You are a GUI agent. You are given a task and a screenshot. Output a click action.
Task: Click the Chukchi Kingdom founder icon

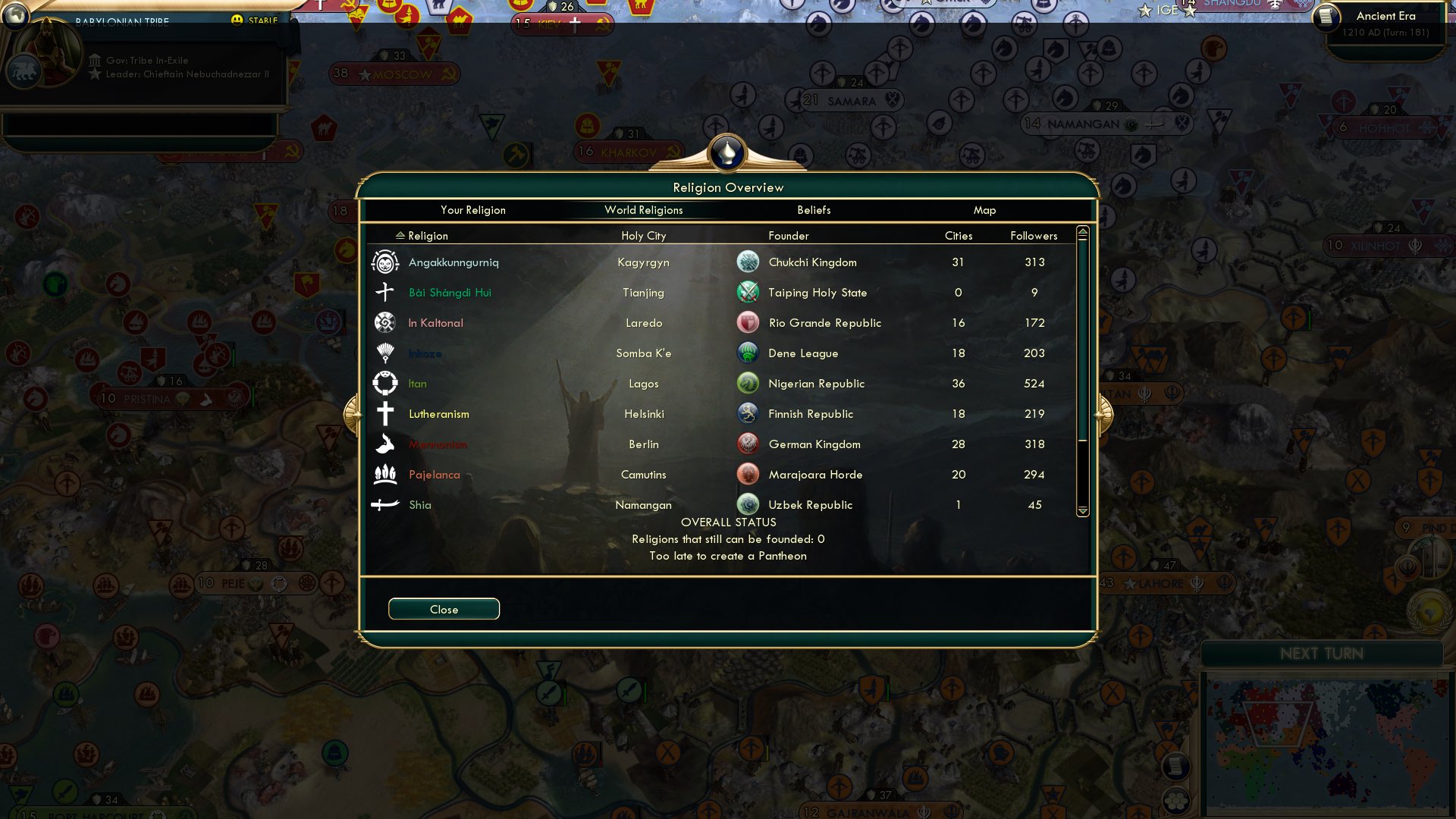click(x=748, y=262)
